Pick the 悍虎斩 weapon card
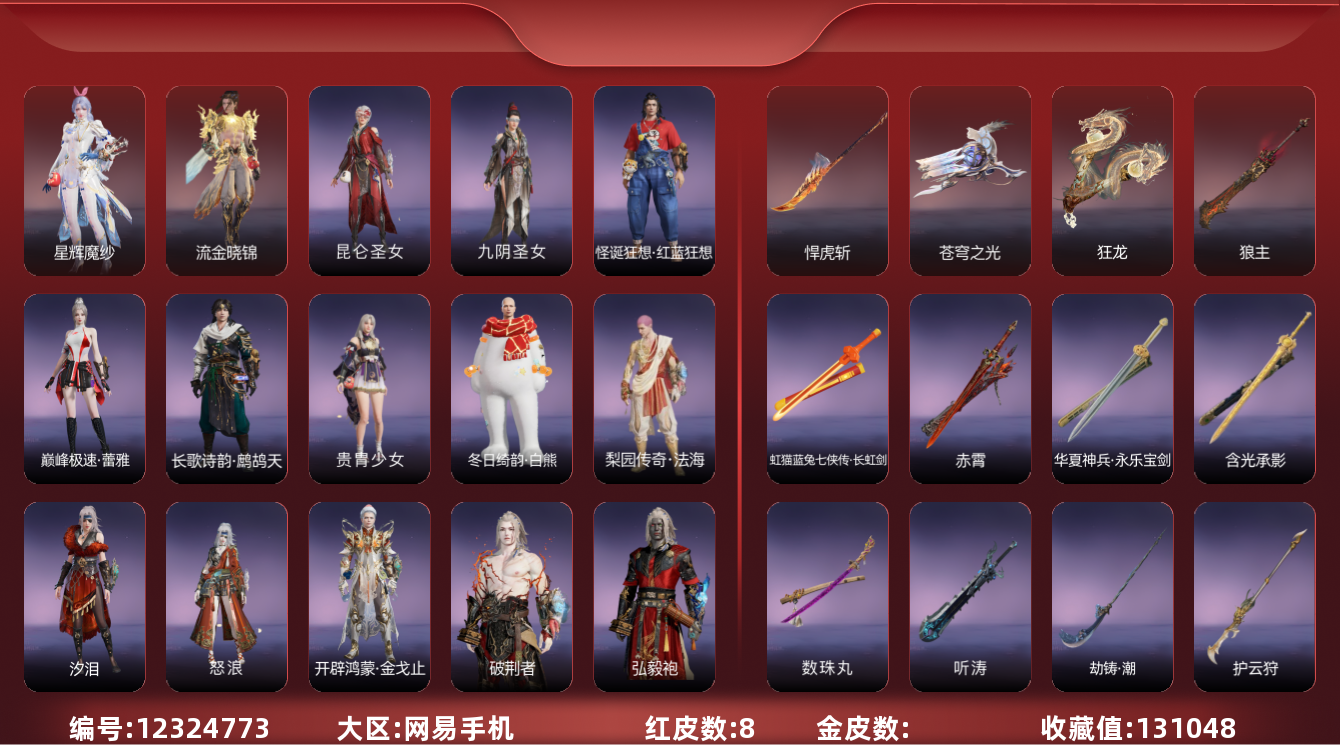The image size is (1340, 745). click(827, 180)
